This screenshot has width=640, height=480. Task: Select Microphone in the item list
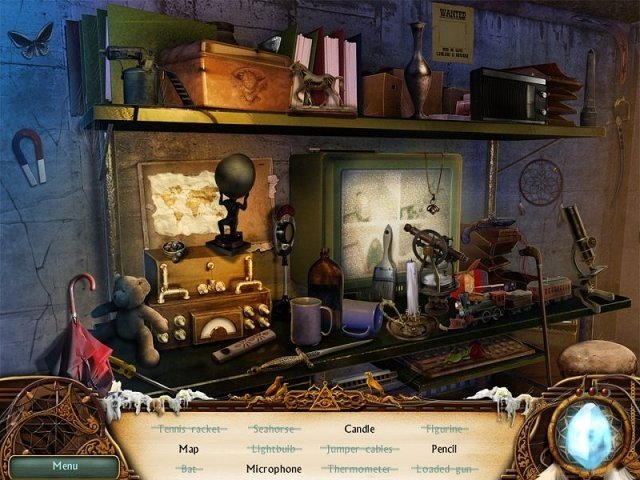tap(274, 468)
